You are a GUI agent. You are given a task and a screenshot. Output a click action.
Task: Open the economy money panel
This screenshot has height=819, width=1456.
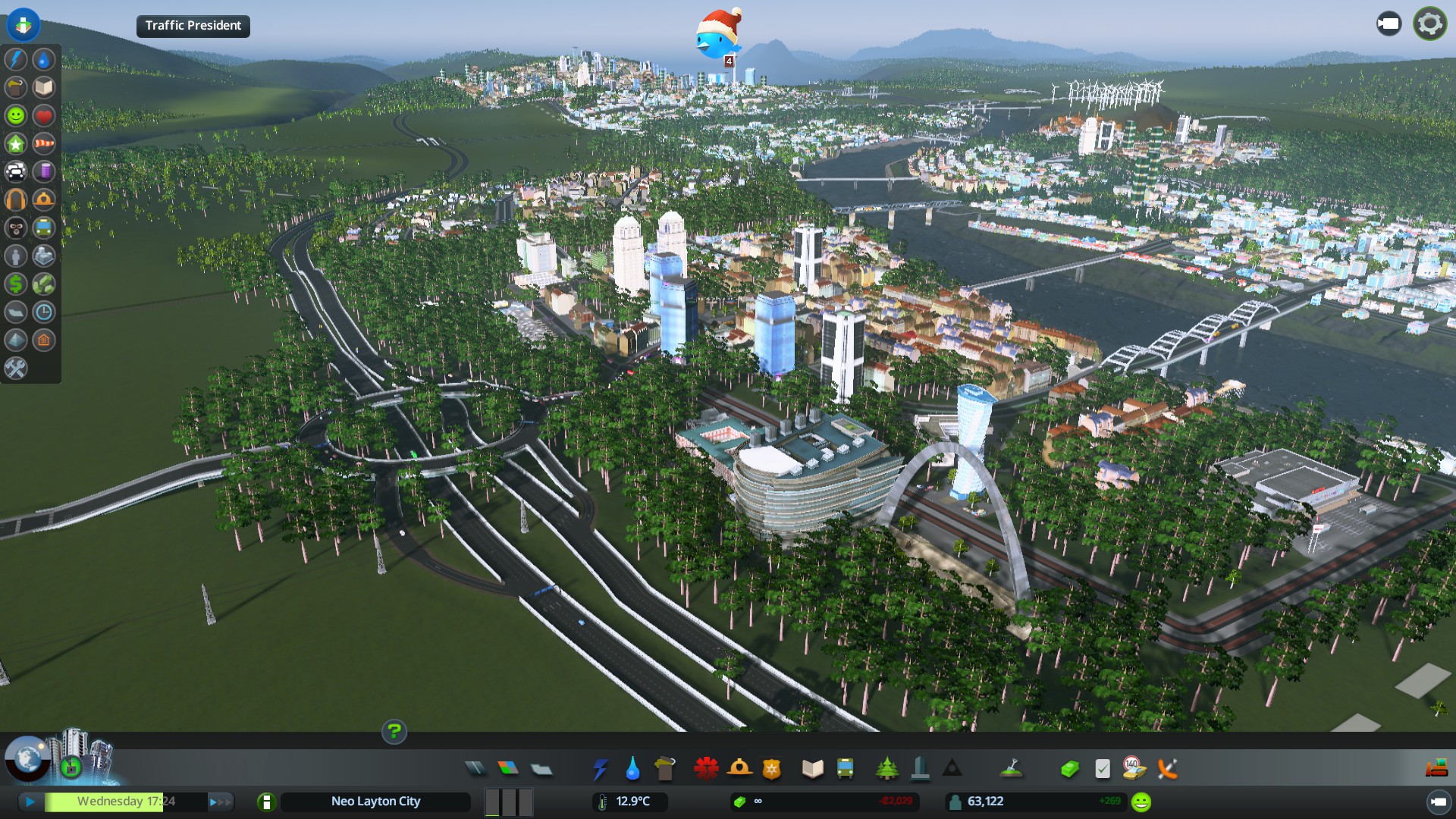coord(1069,769)
